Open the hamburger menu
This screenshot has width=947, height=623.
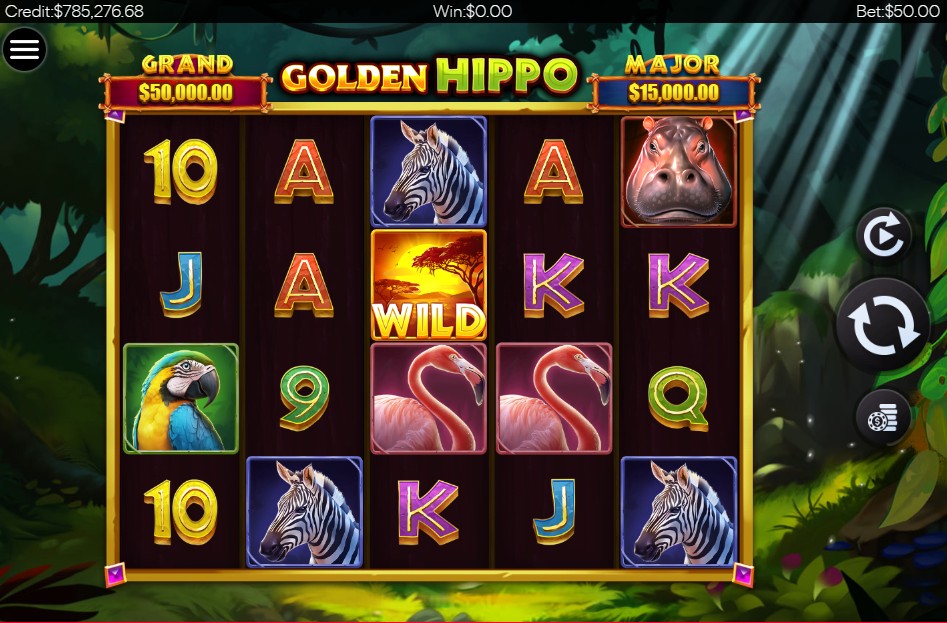pos(24,49)
